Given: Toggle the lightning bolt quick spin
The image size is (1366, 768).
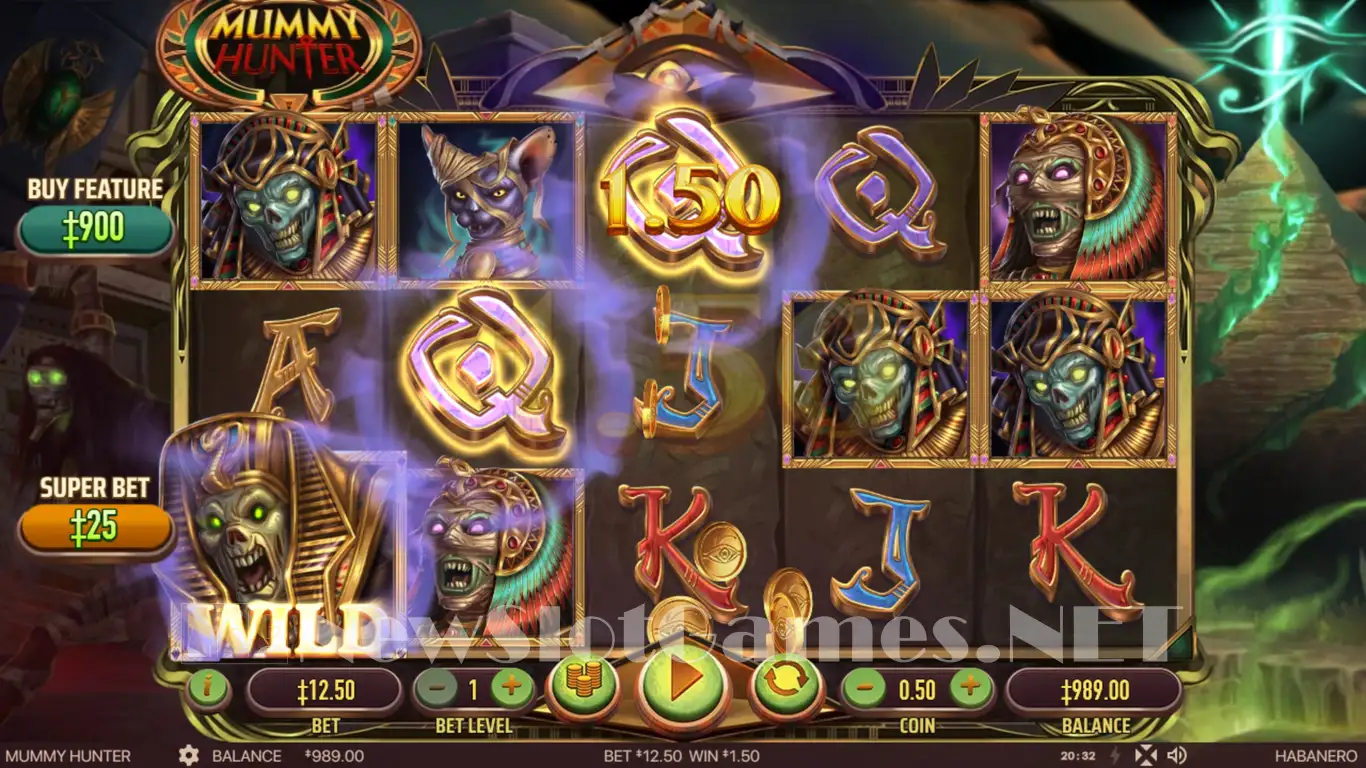Looking at the screenshot, I should click(x=1116, y=755).
